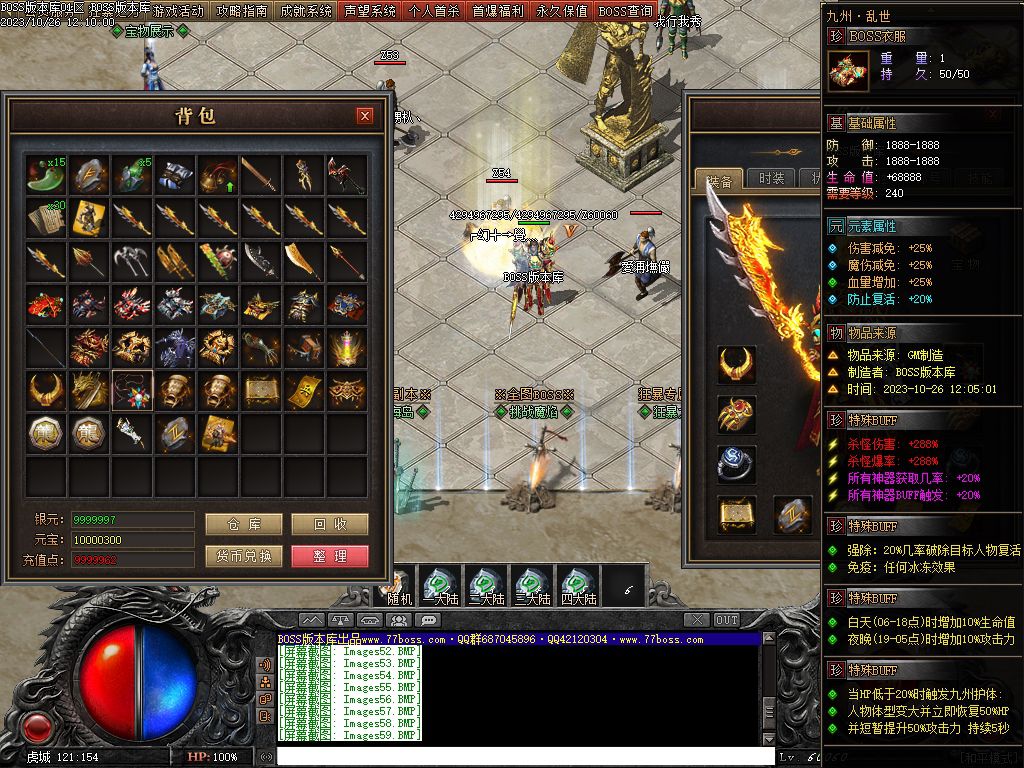Viewport: 1024px width, 768px height.
Task: Switch to the 时装 costume tab
Action: [771, 179]
